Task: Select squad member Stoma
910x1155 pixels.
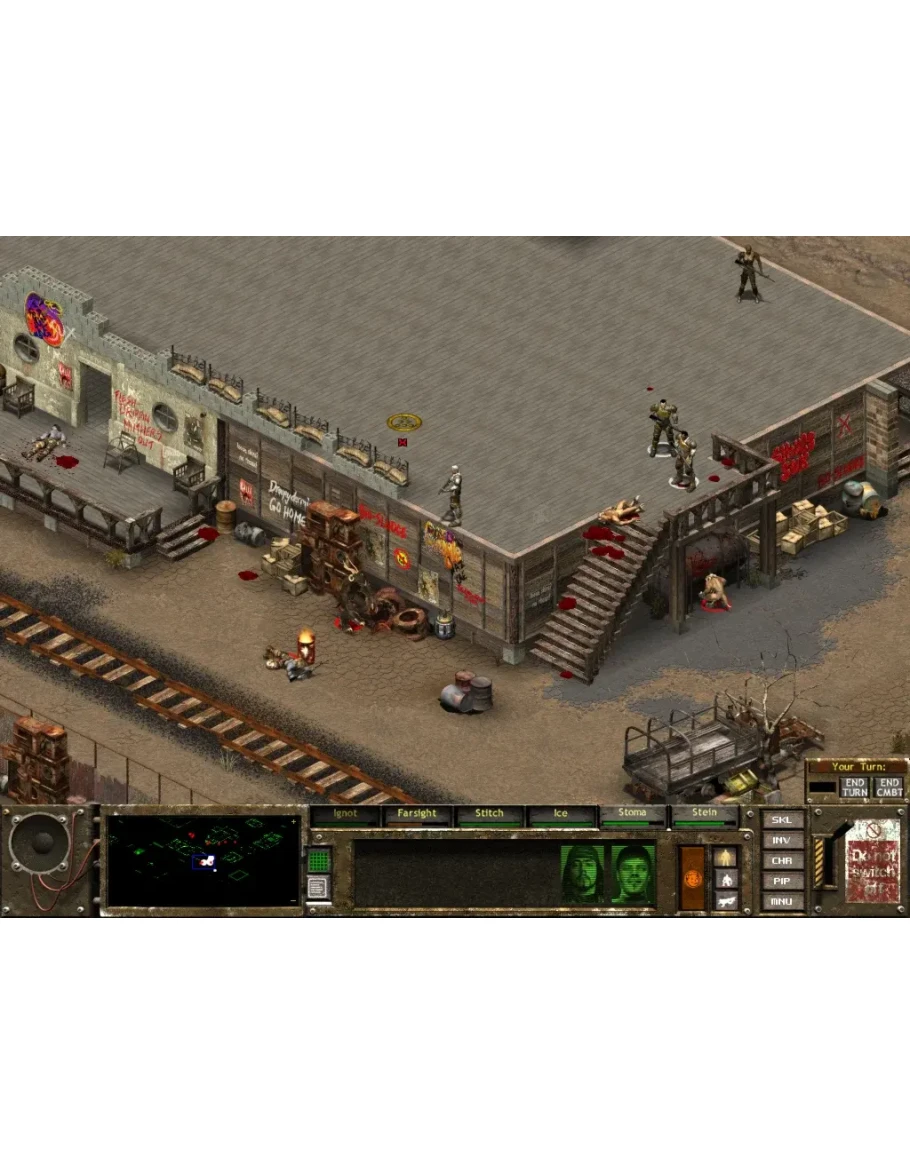Action: [632, 815]
